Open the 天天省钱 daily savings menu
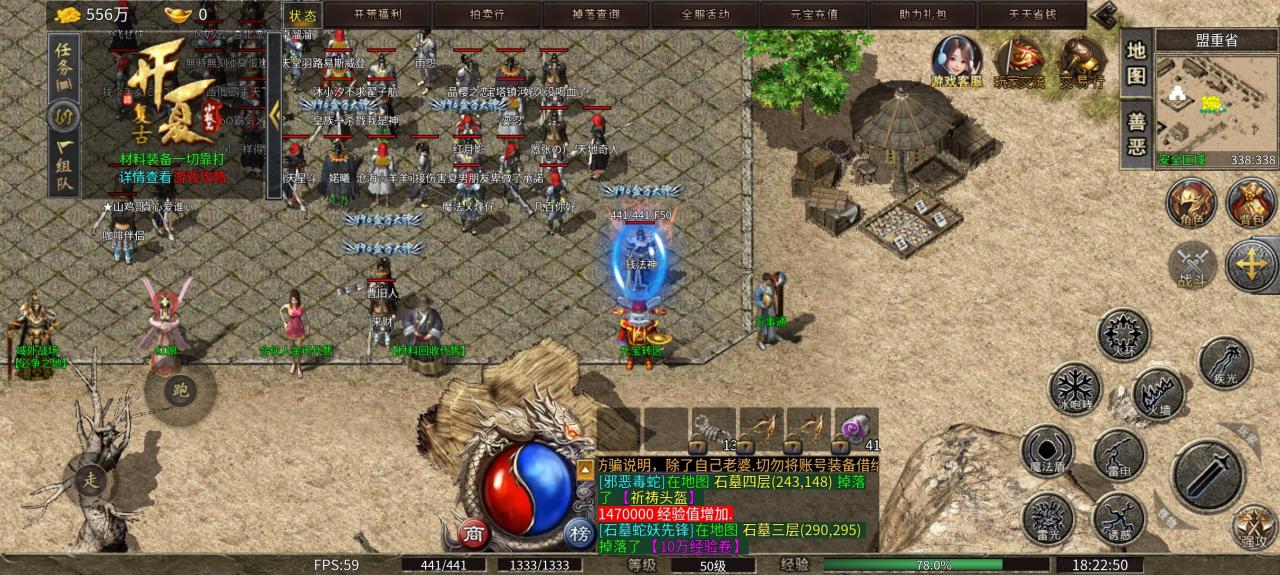 pyautogui.click(x=1030, y=15)
